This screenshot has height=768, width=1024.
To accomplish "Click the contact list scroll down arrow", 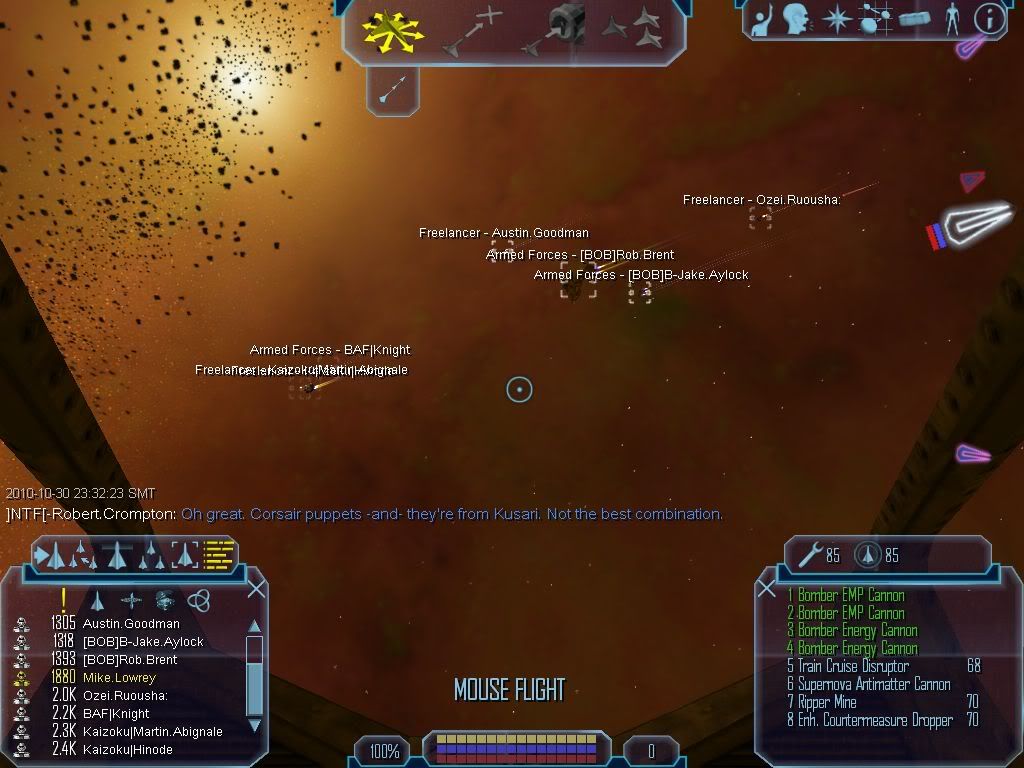I will (254, 725).
